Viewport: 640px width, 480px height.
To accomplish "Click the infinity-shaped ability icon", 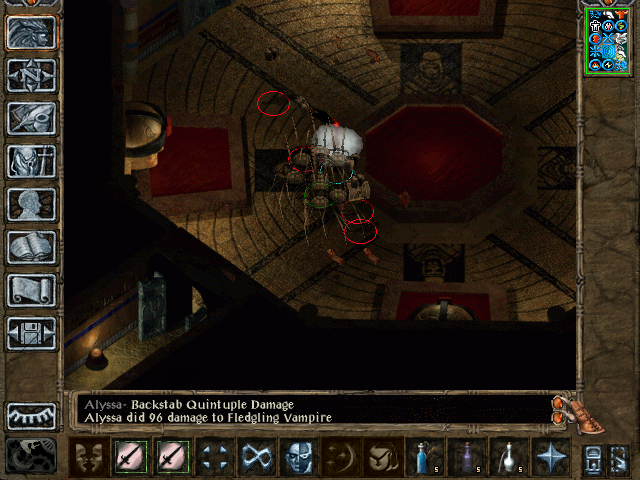I will 256,458.
